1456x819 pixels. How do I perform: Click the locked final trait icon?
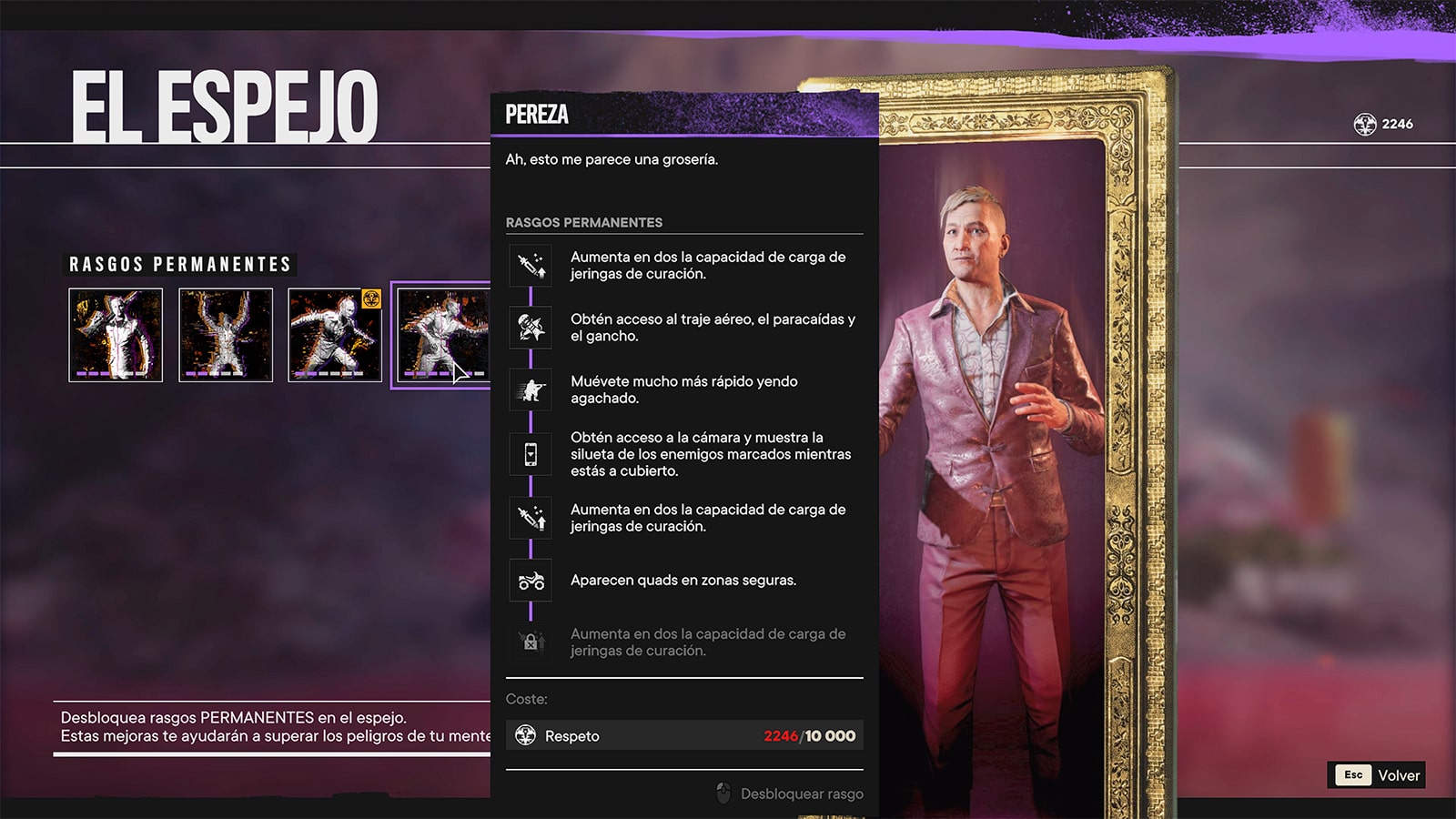pyautogui.click(x=531, y=642)
